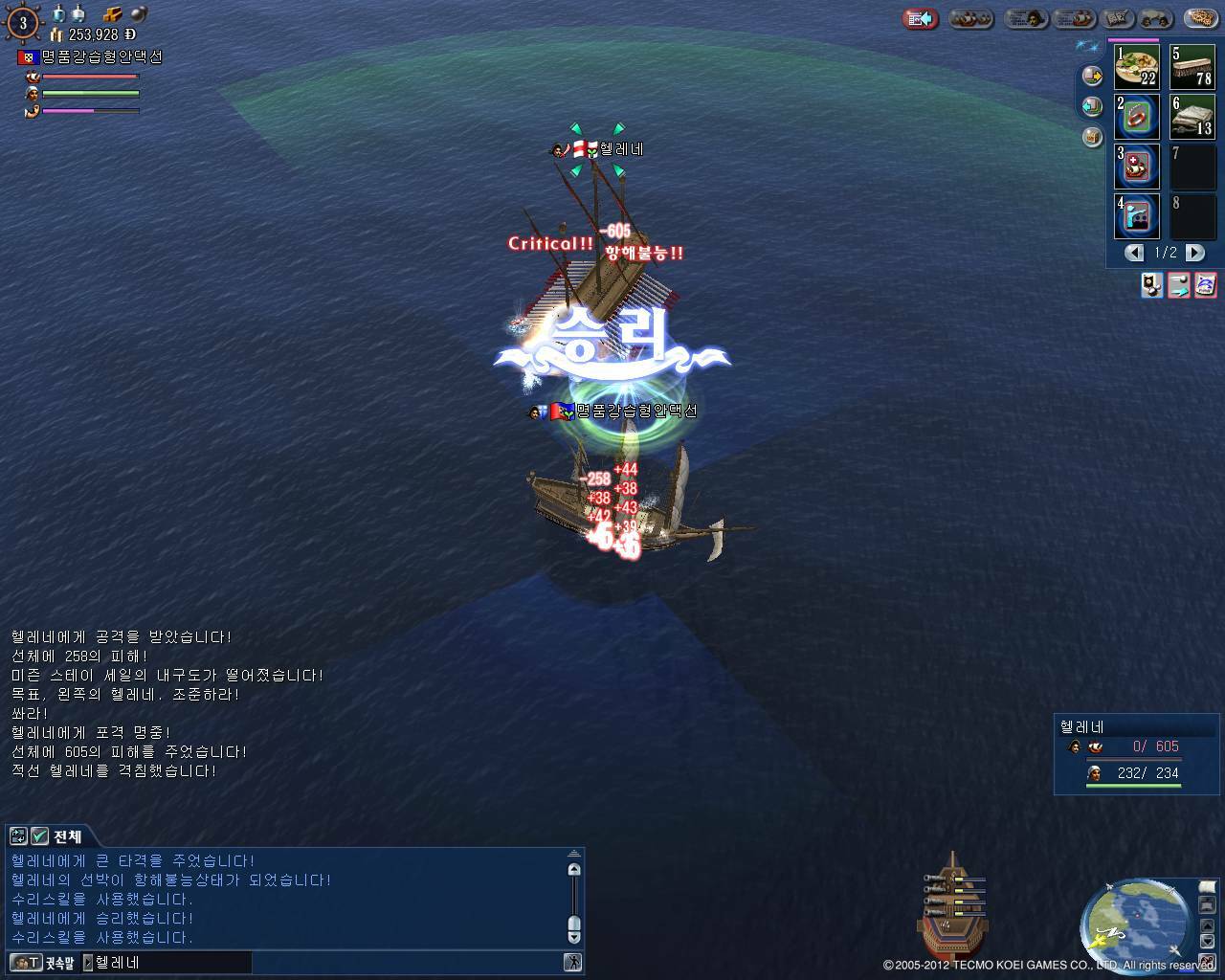The image size is (1225, 980).
Task: Click the red menu-collapse arrow button
Action: click(921, 18)
